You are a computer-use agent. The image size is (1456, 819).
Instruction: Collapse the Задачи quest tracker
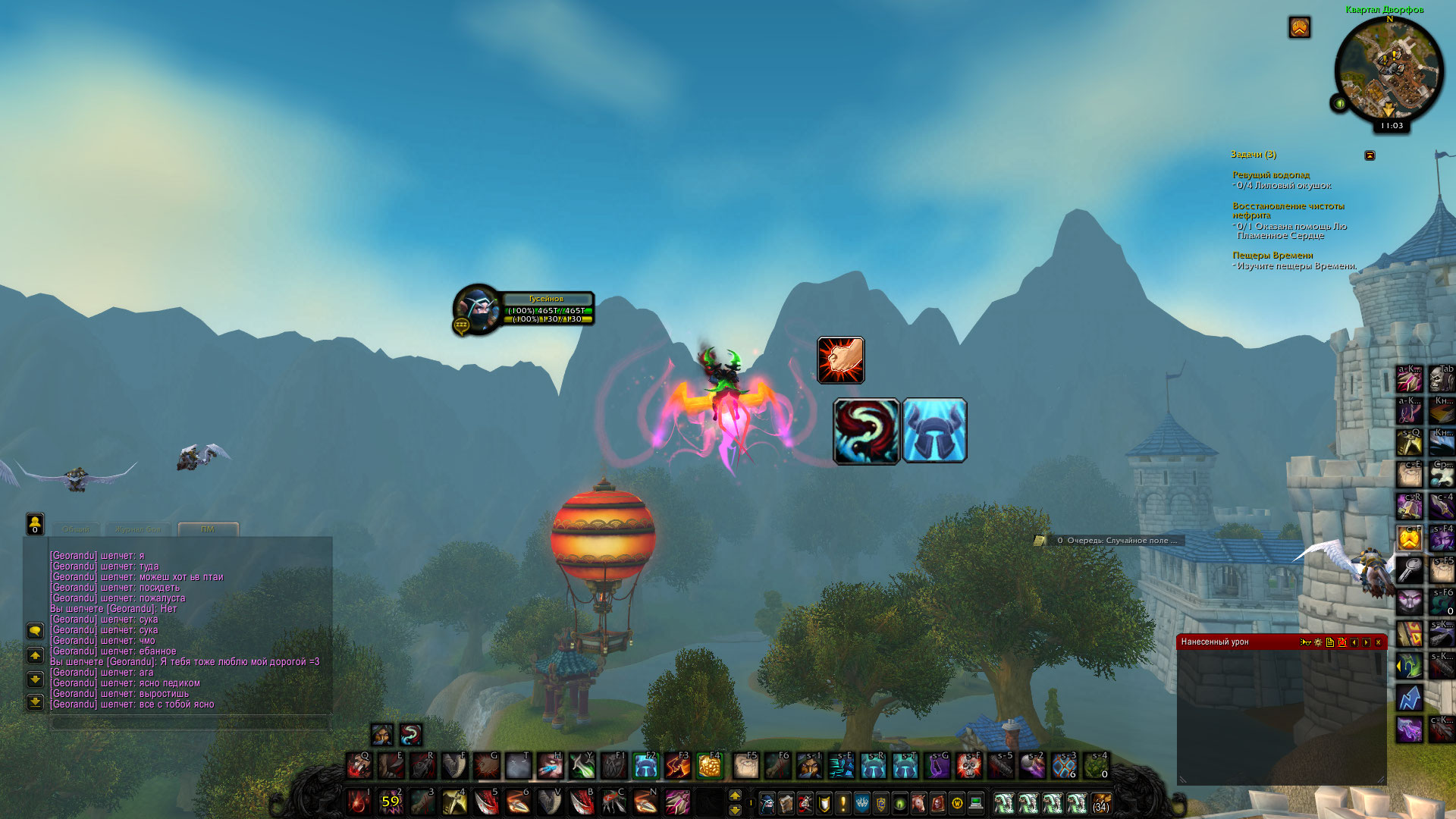[1370, 155]
